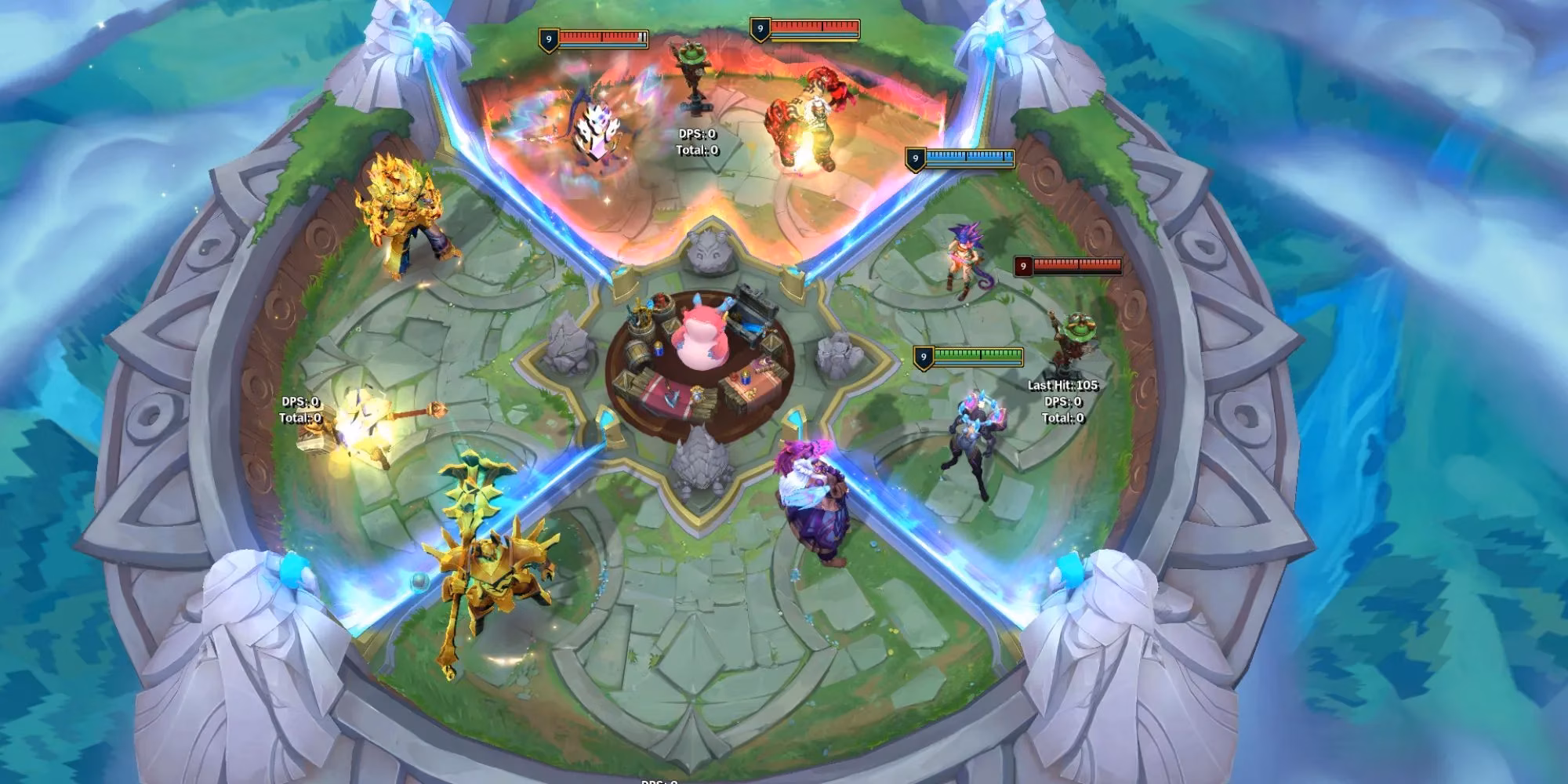
Task: Select the shield crest item on the center table
Action: 698,394
